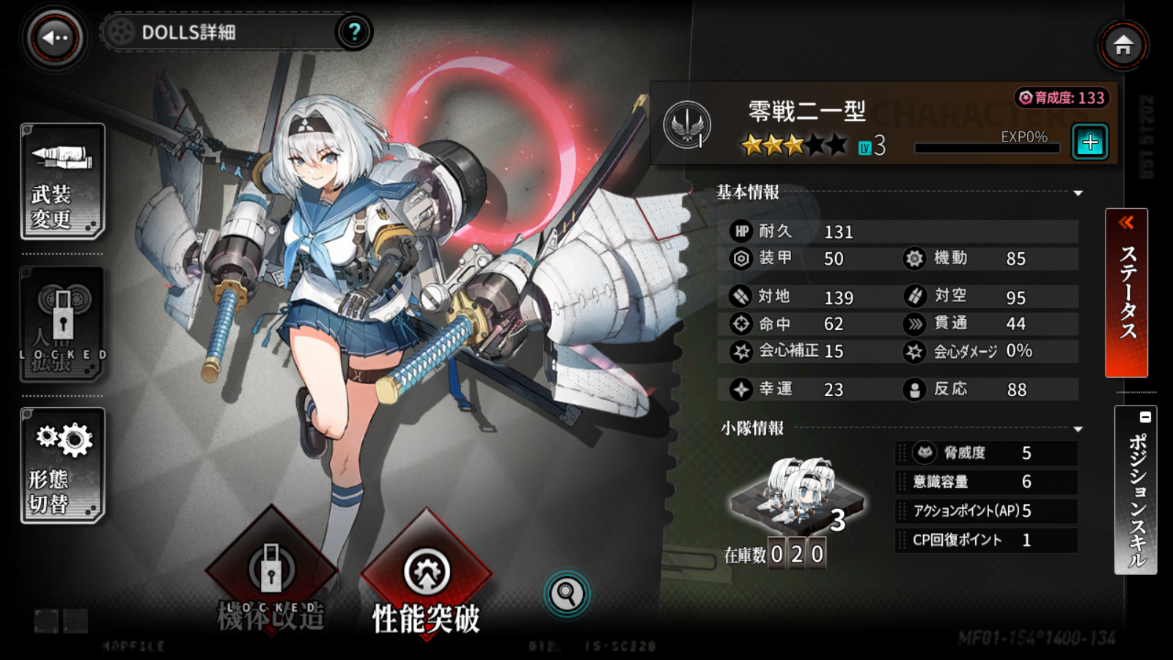This screenshot has height=660, width=1173.
Task: Collapse the 小隊情報 section arrow
Action: pos(1078,429)
